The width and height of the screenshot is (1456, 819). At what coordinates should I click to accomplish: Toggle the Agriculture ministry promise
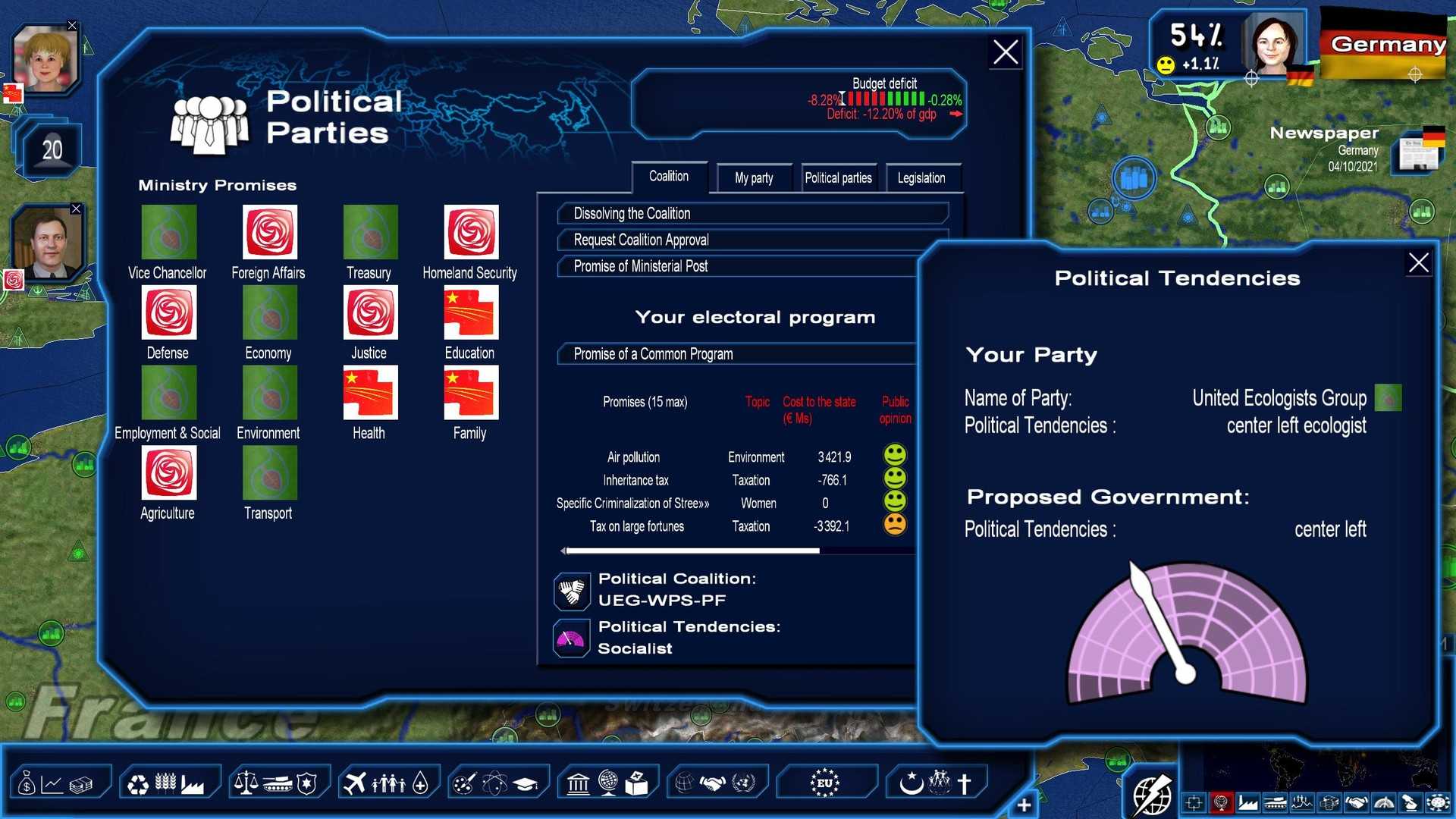[168, 472]
